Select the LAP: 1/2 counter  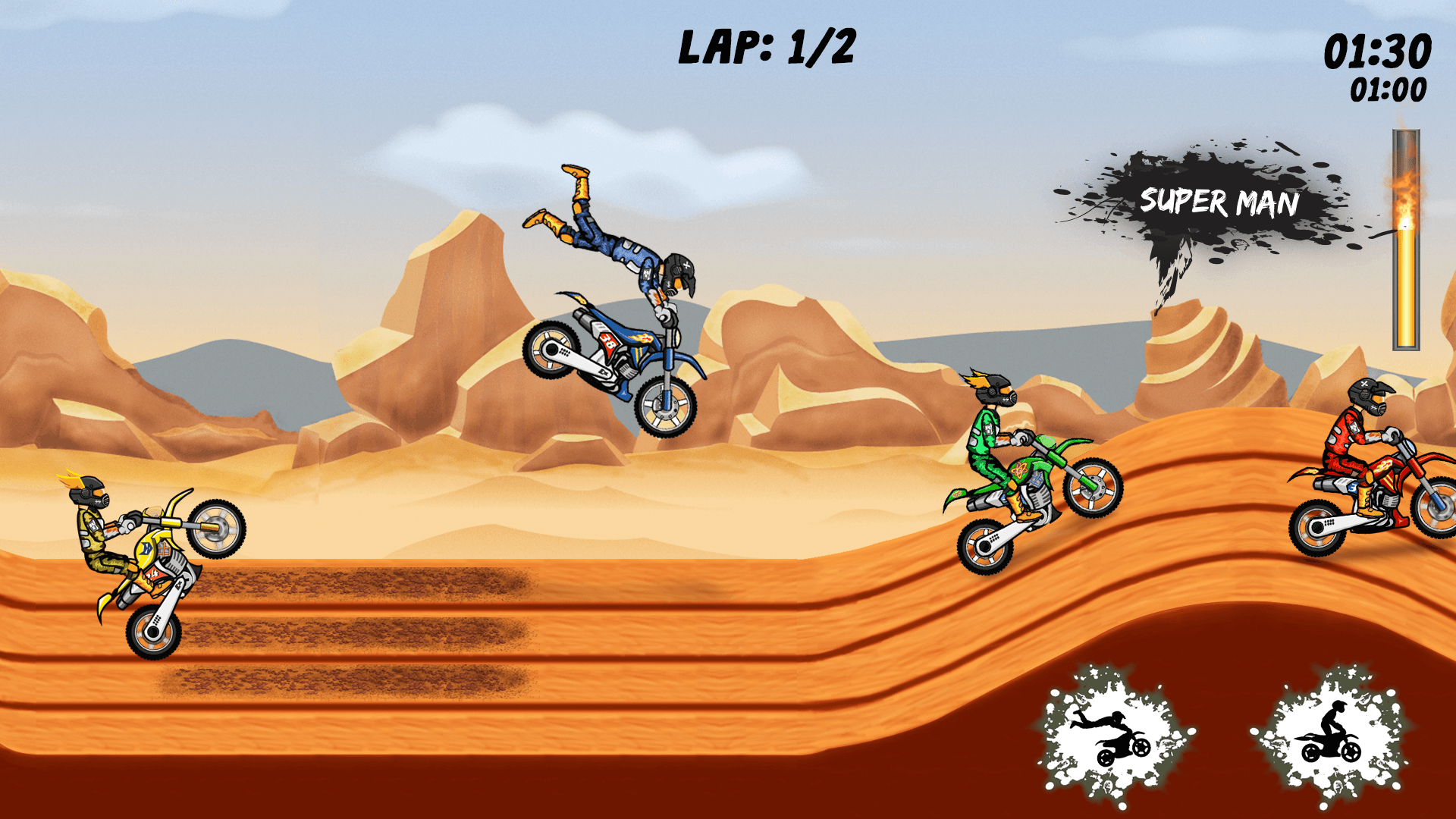[x=766, y=47]
